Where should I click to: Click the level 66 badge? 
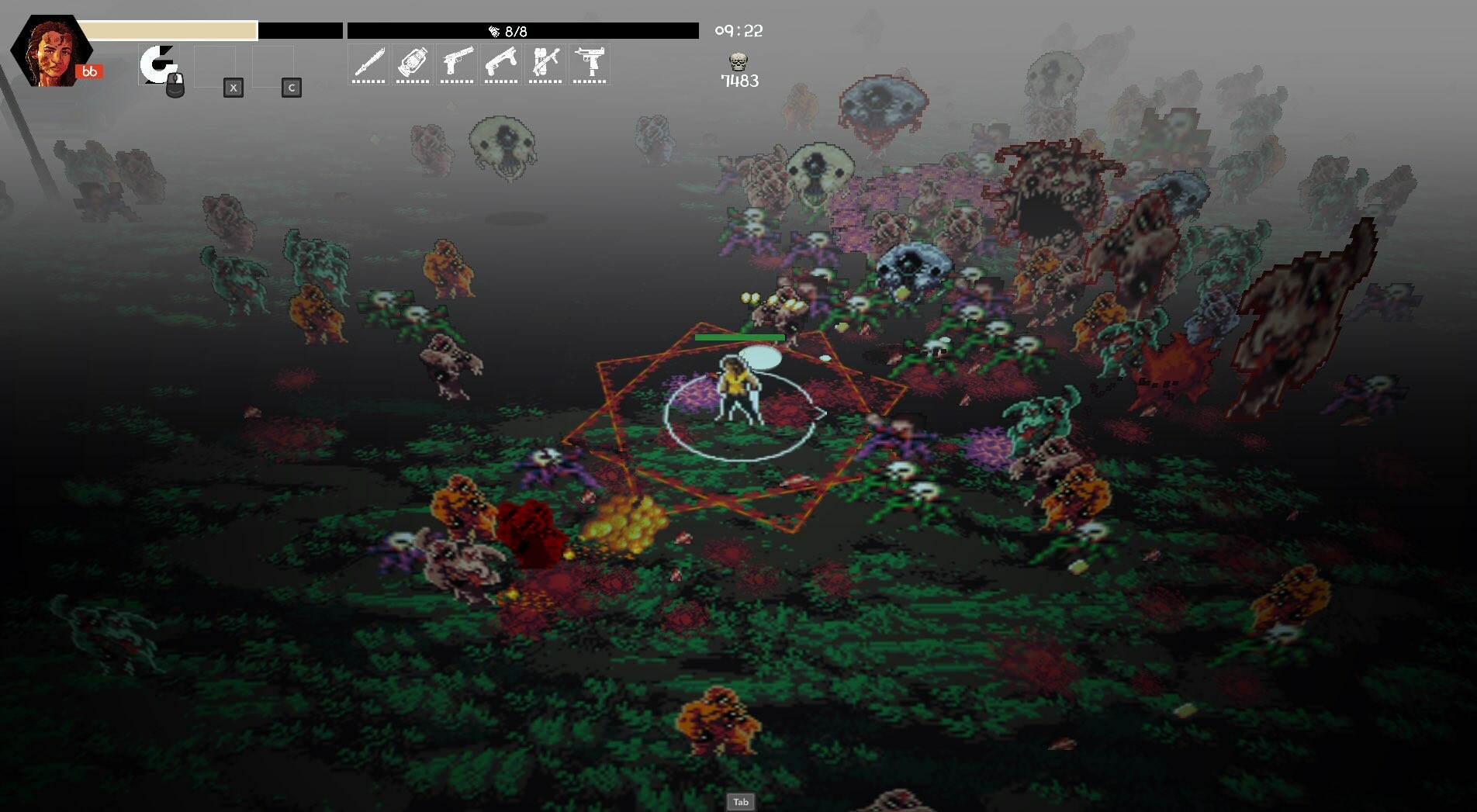[89, 71]
